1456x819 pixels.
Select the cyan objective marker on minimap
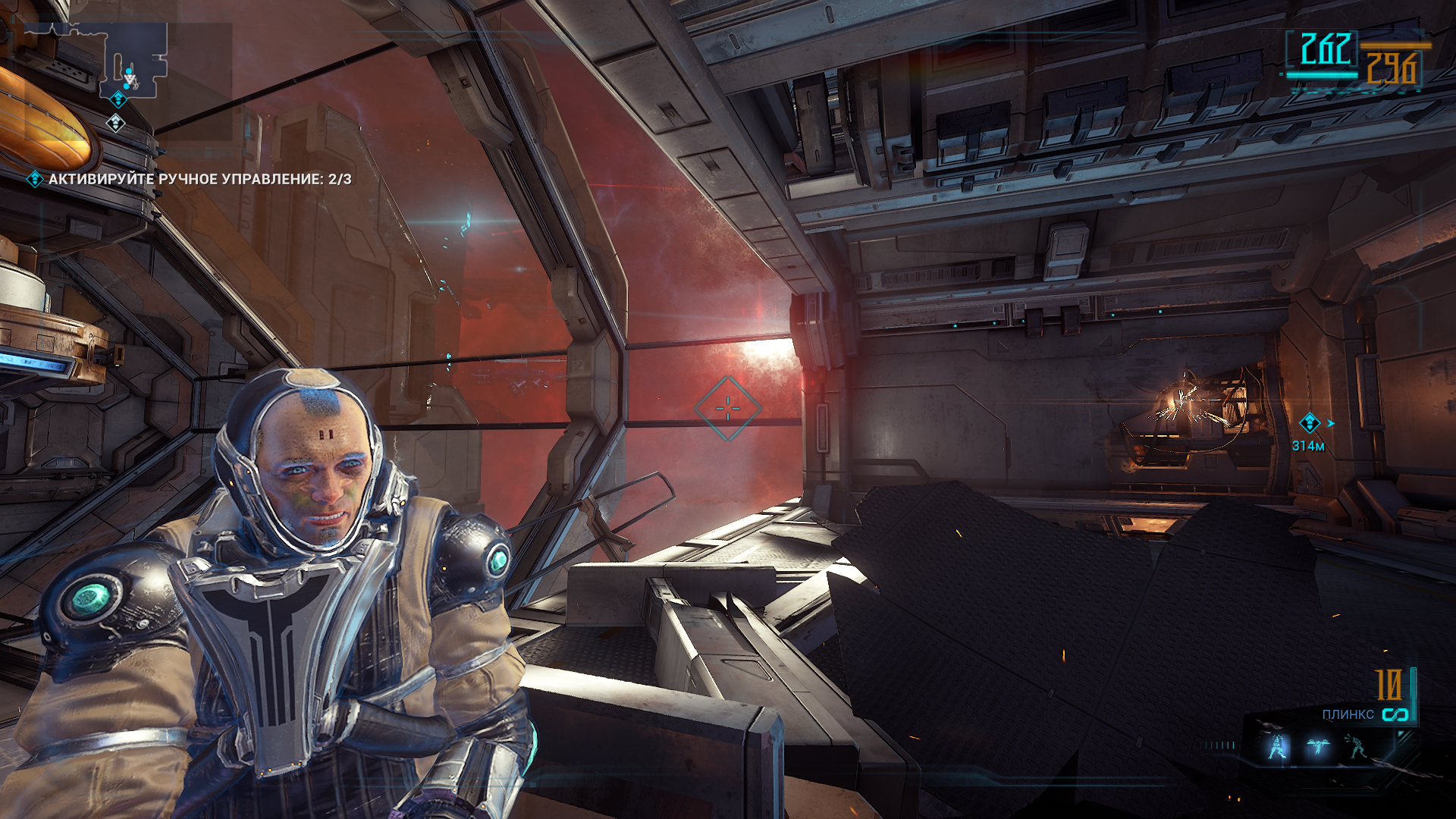pos(119,99)
